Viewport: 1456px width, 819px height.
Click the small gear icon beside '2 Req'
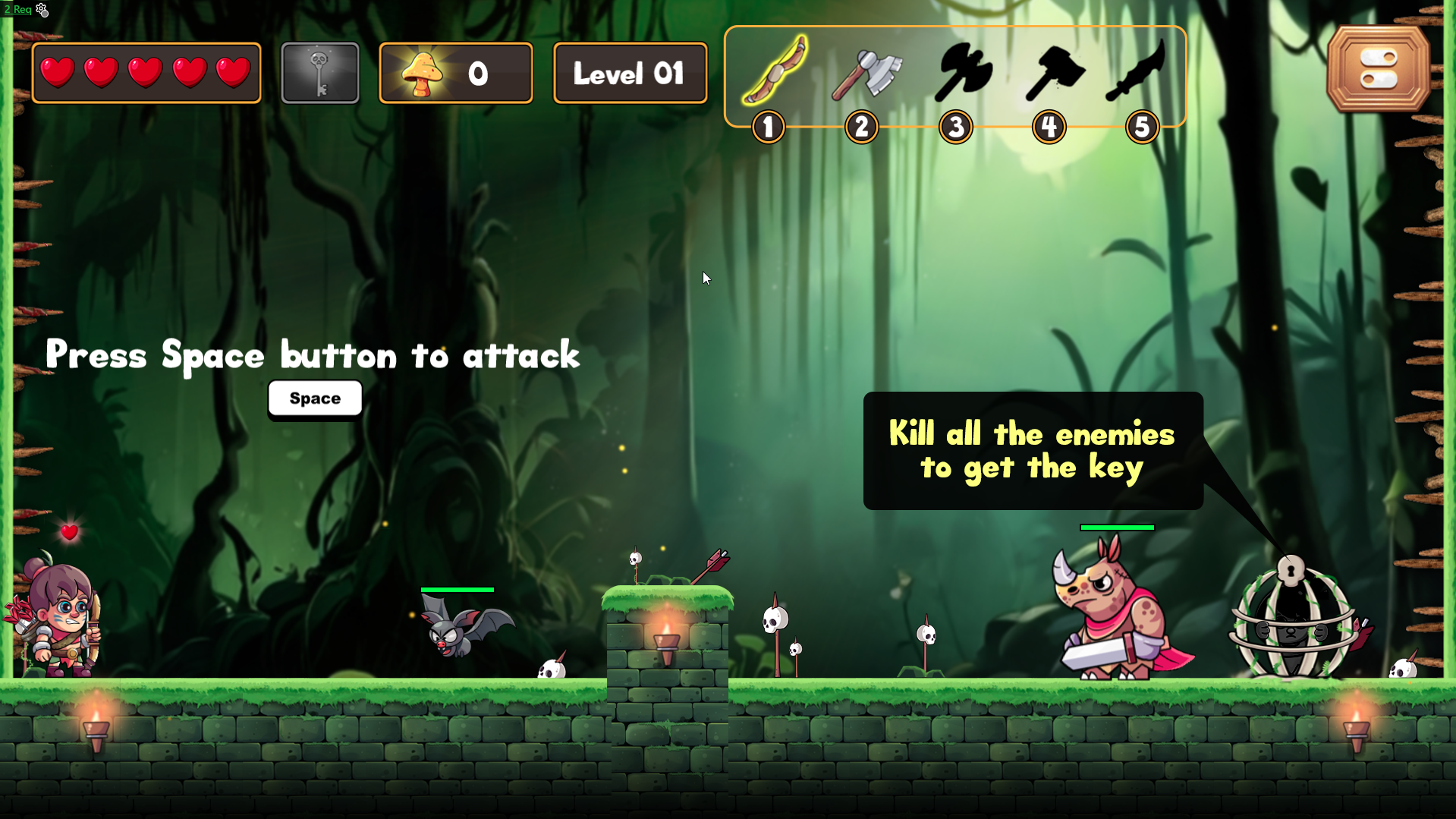pos(42,10)
